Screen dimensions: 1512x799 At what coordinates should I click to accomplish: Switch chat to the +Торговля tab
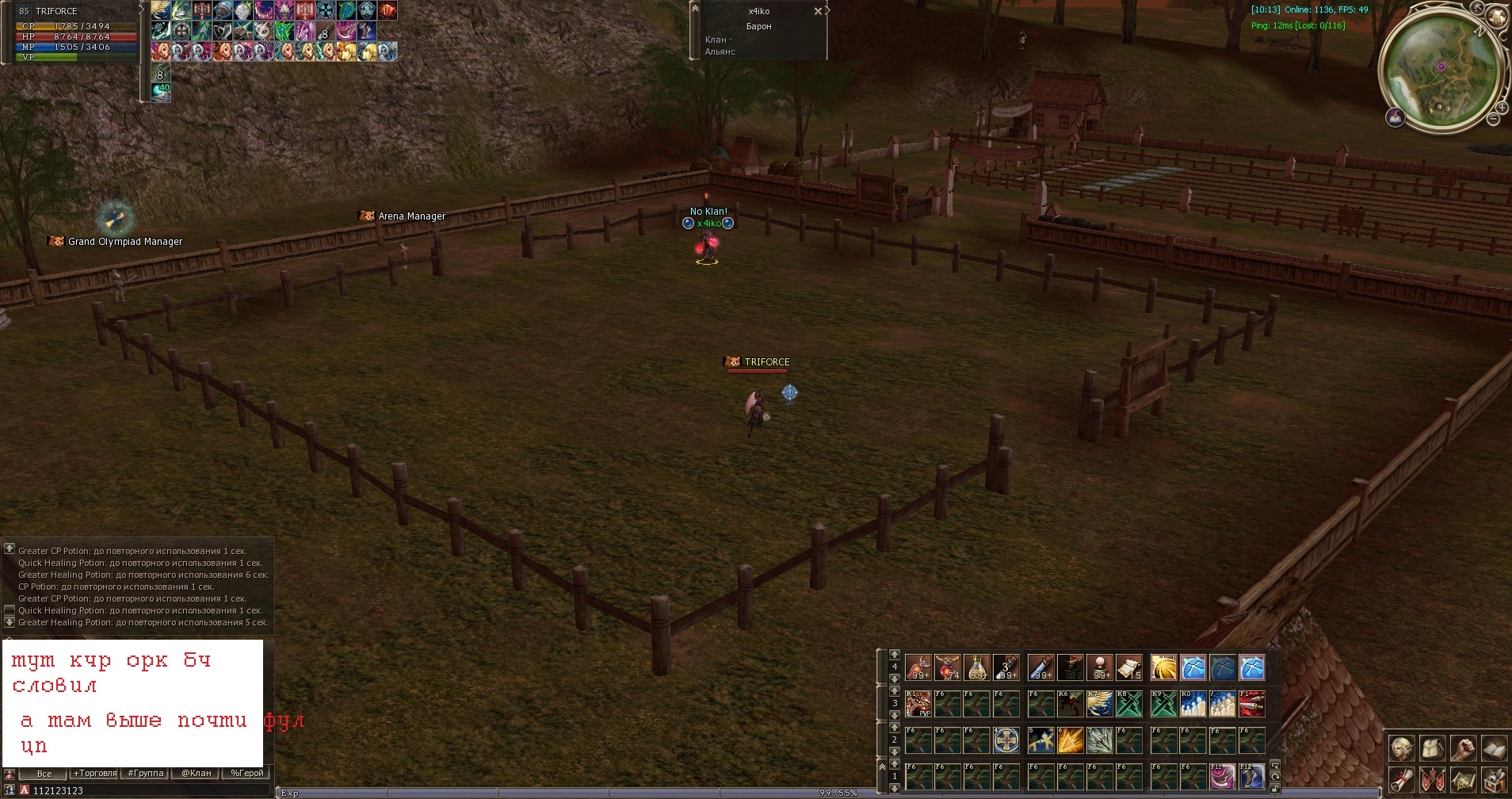point(94,774)
